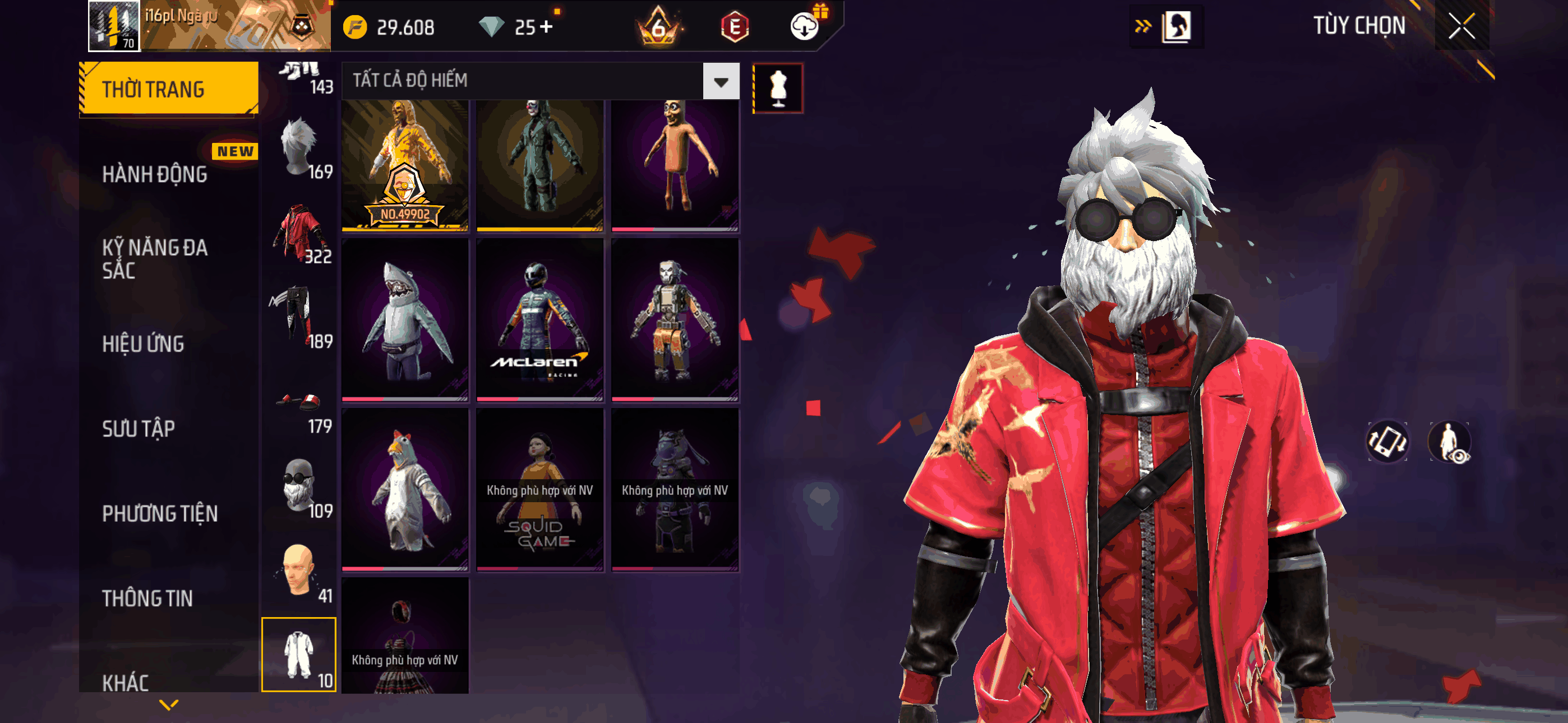Select the yellow hooded outfit No.49902
The image size is (1568, 723).
405,164
